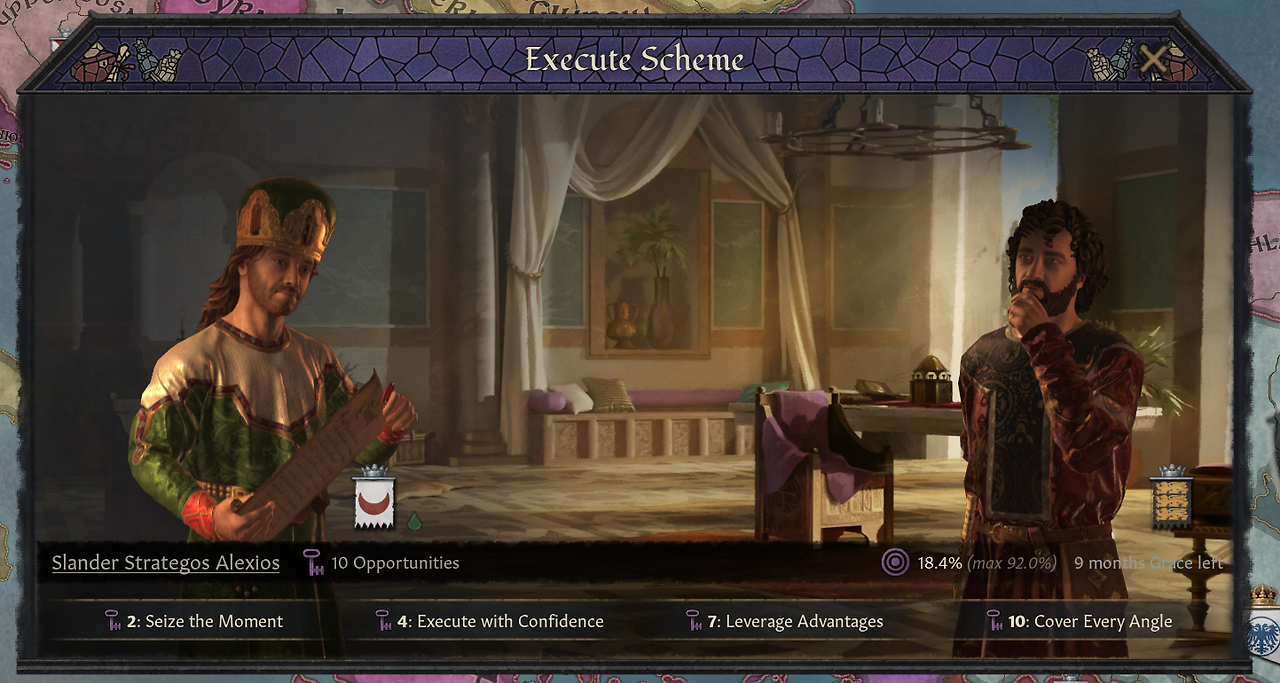This screenshot has width=1280, height=683.
Task: Open the golden lions coat of arms
Action: [1171, 500]
